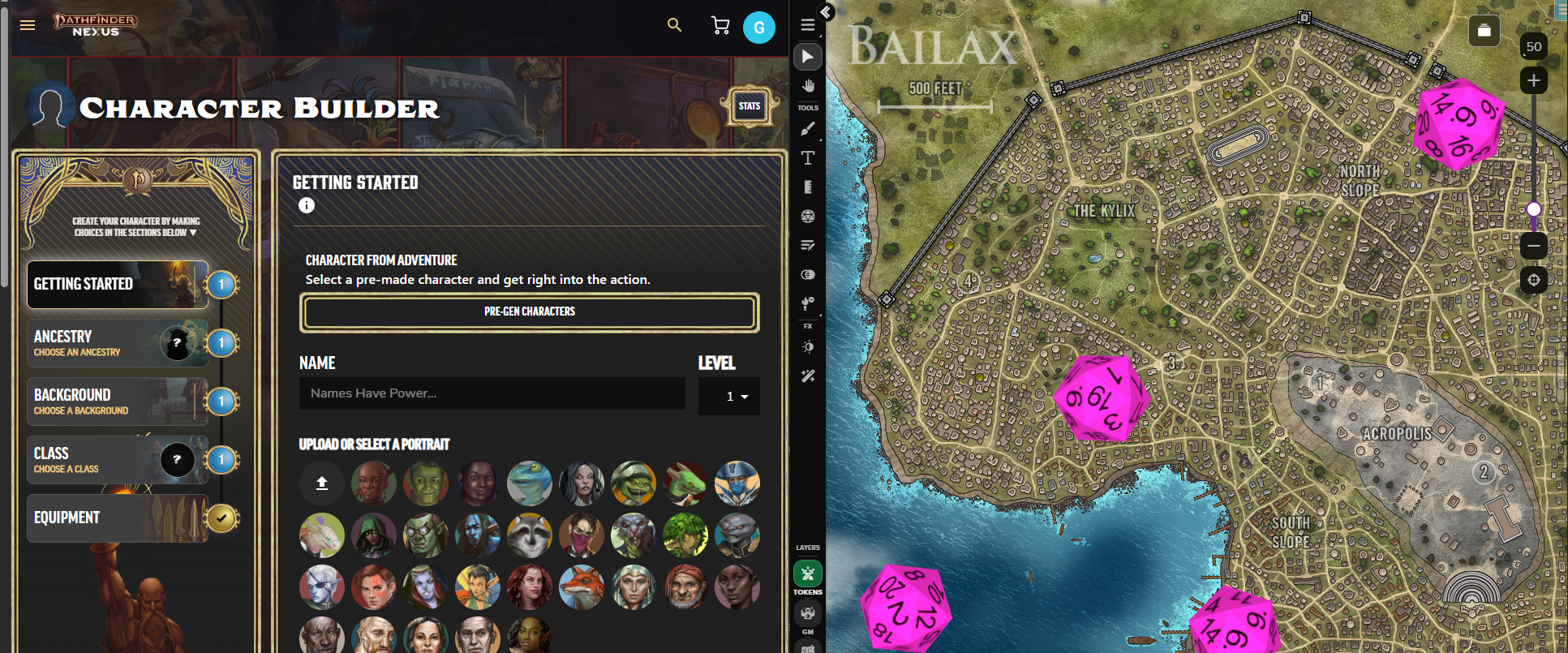Open the STATS view

[749, 105]
